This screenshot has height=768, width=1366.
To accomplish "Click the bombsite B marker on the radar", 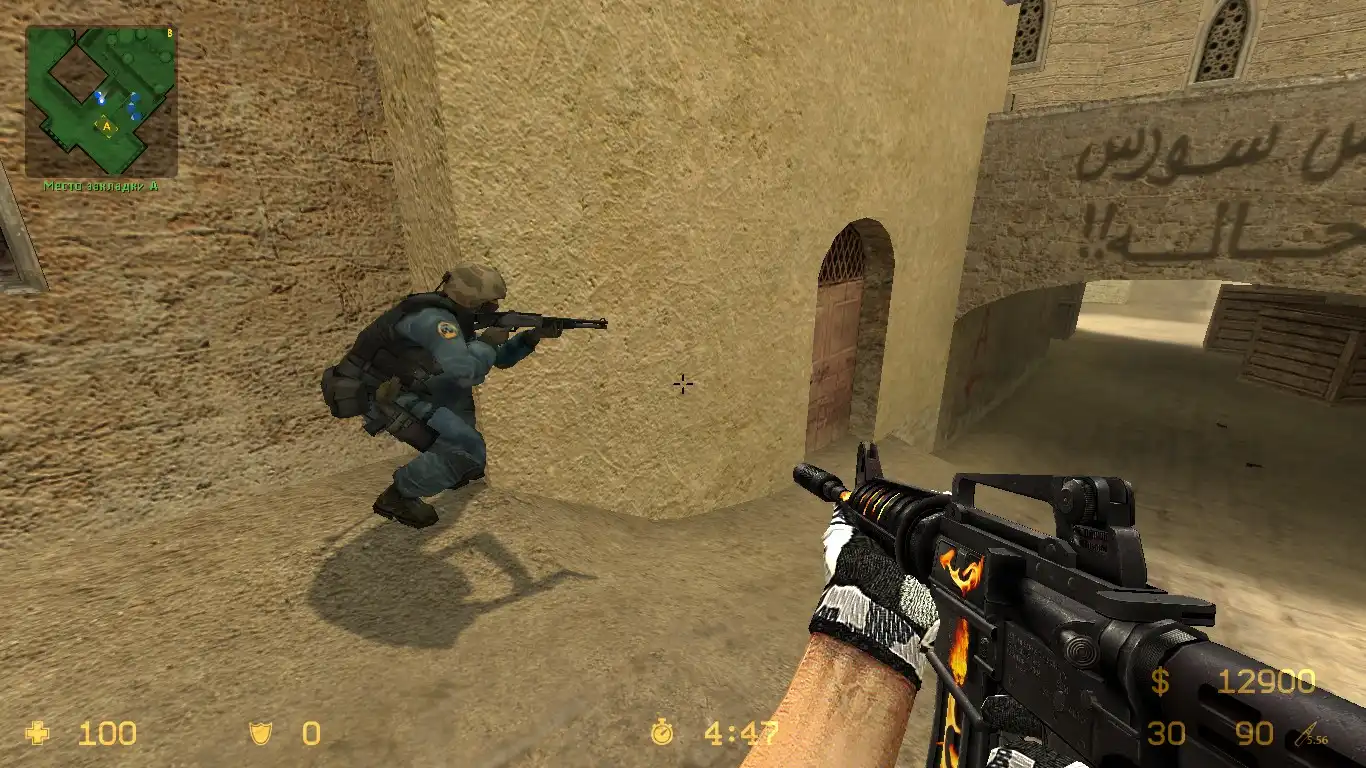I will click(x=169, y=33).
